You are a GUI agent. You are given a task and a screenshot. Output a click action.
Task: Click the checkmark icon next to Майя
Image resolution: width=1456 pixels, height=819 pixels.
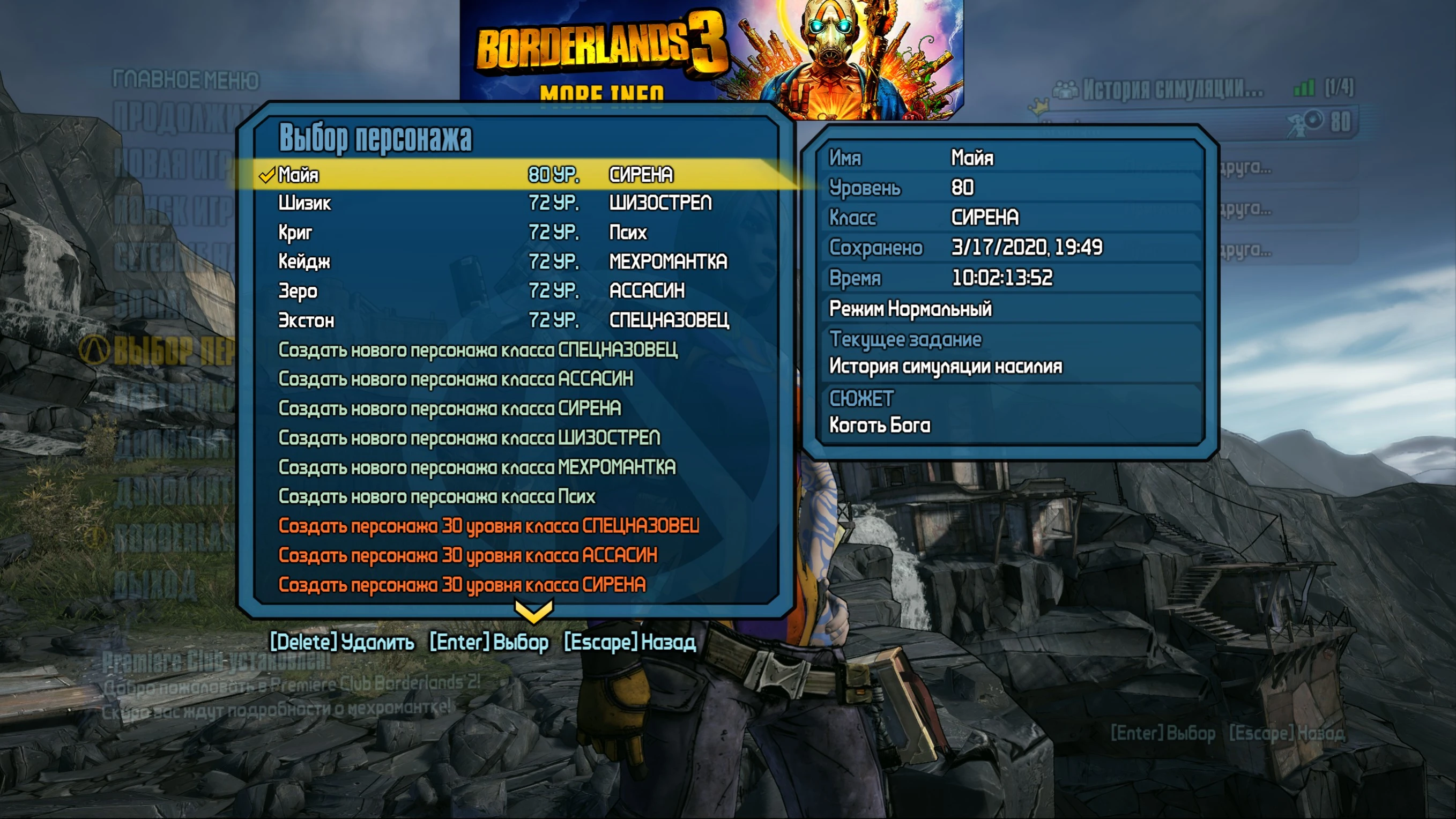[x=267, y=176]
